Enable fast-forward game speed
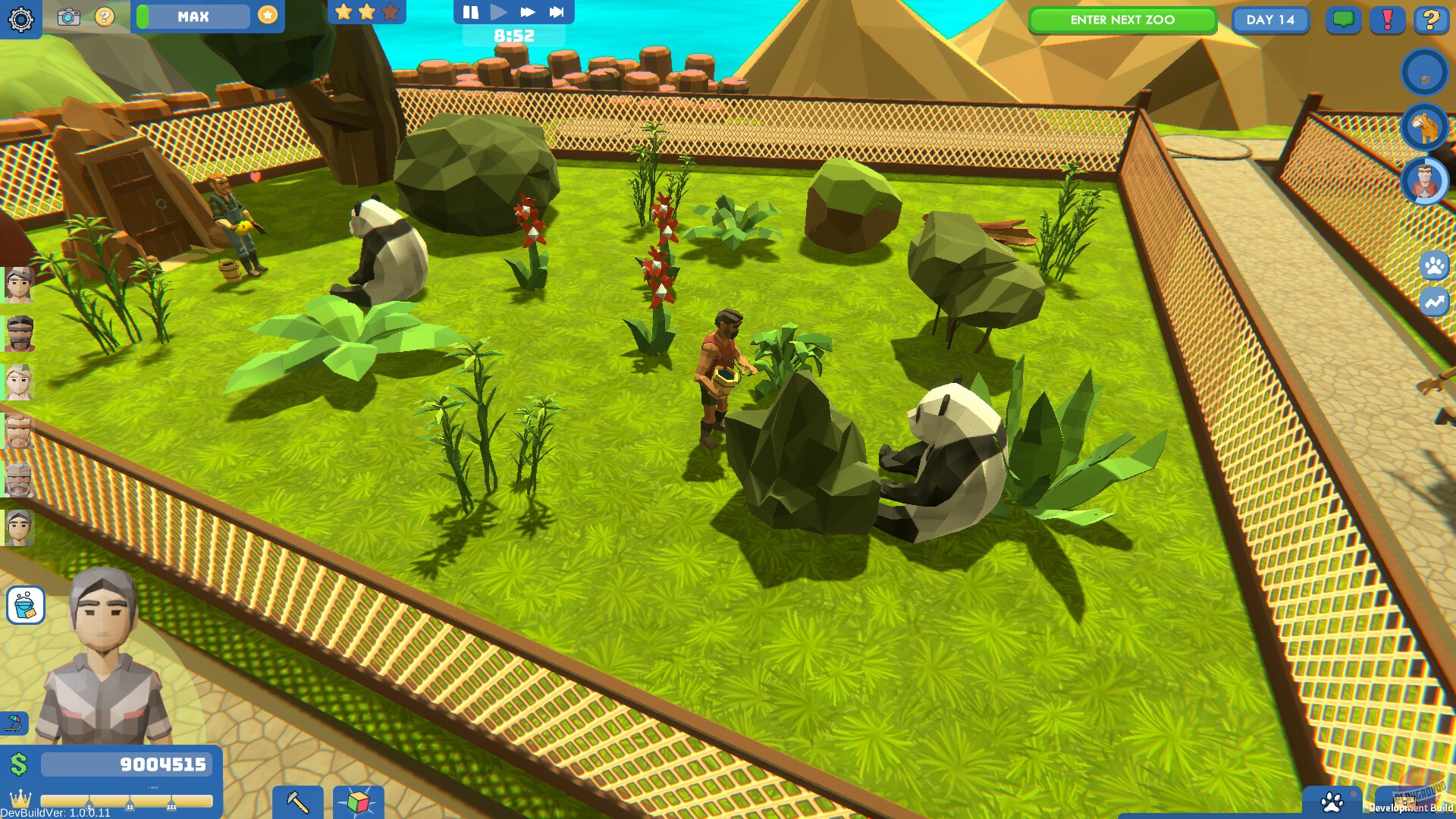 527,11
